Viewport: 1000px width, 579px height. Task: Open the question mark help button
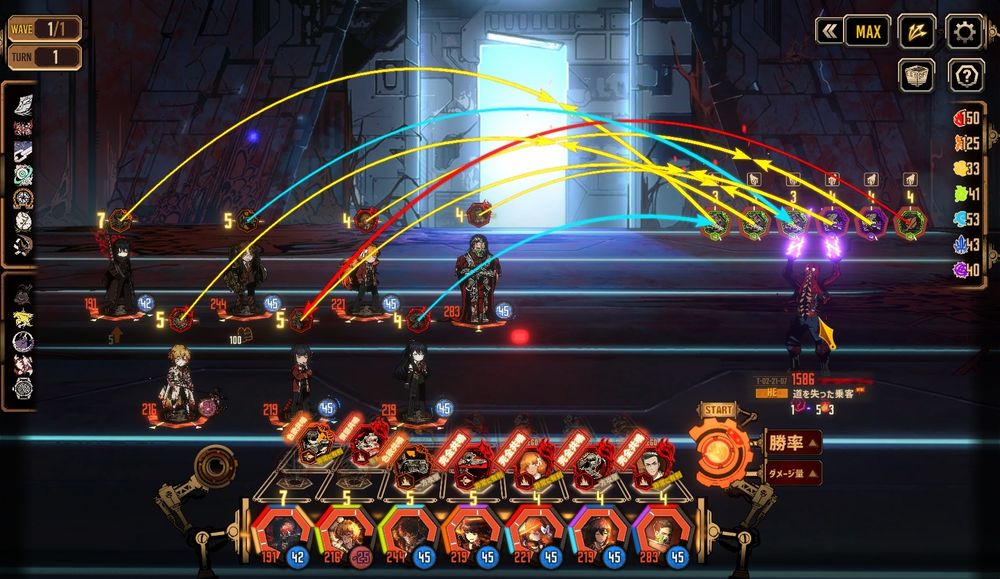(x=964, y=75)
